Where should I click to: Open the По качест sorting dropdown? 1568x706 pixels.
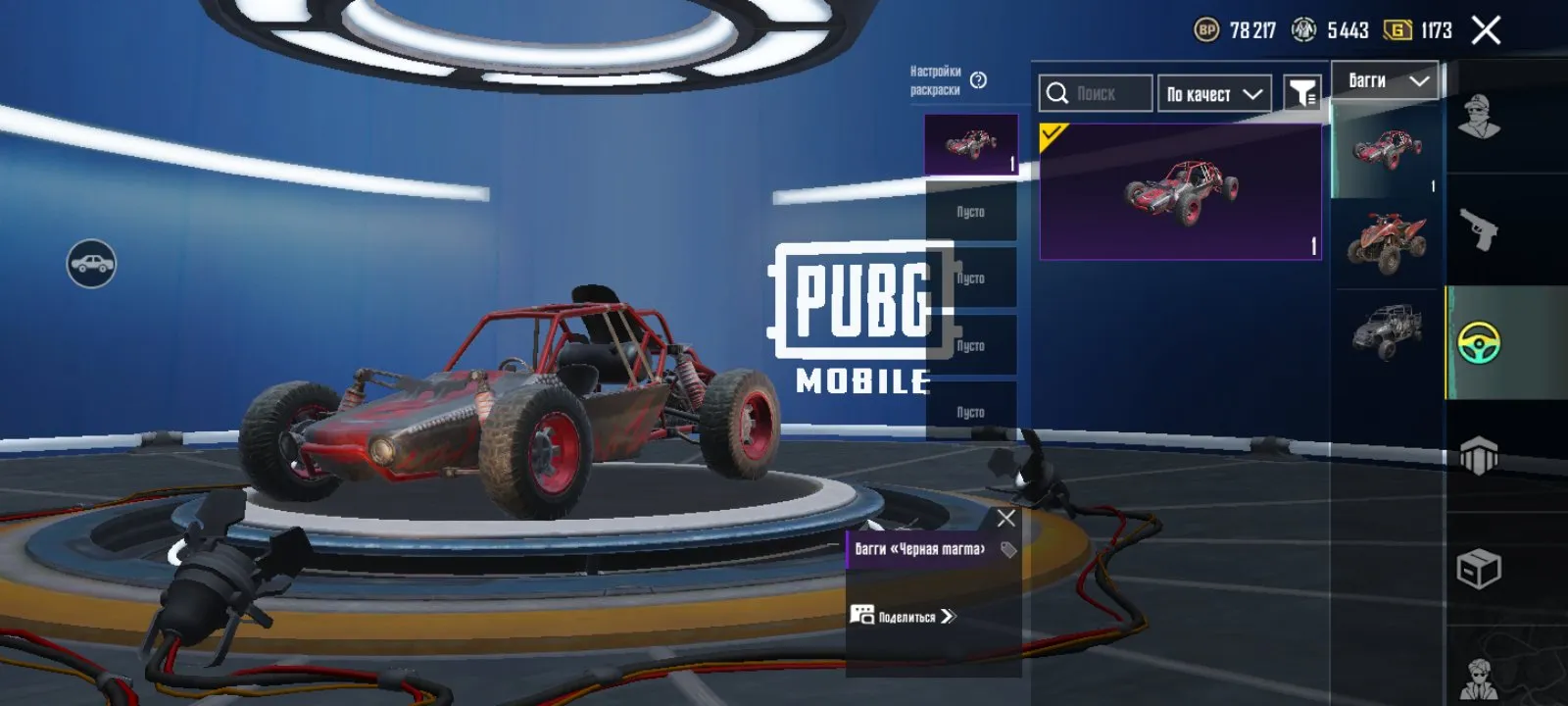point(1213,94)
